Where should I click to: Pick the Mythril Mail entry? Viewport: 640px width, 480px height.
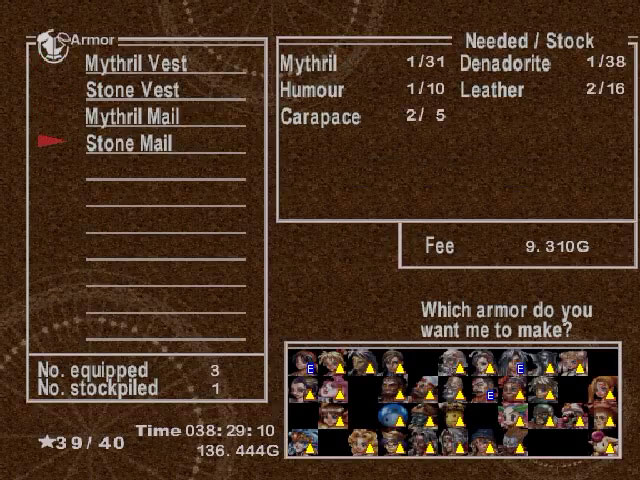click(132, 117)
